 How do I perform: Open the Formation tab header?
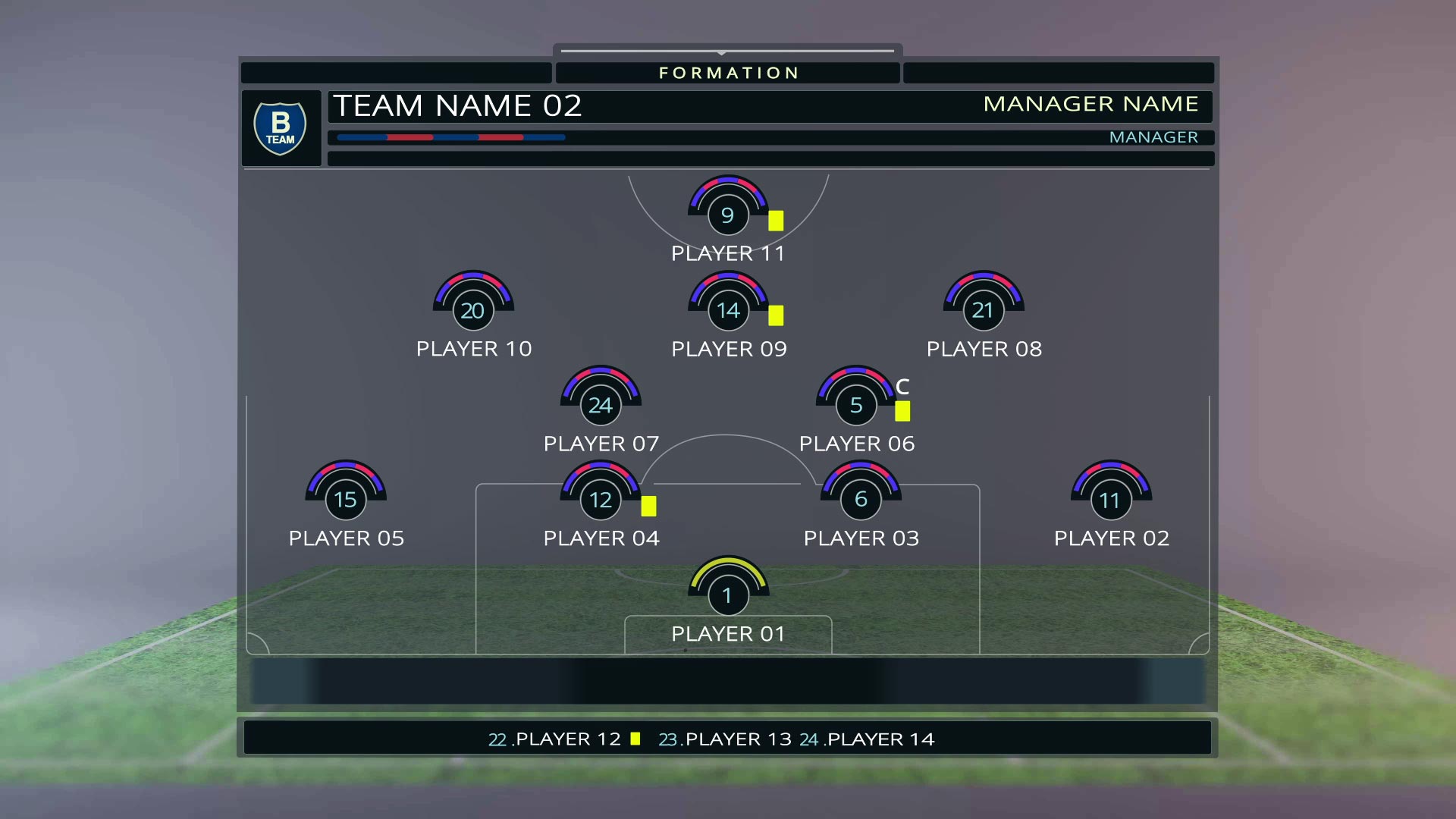tap(728, 73)
